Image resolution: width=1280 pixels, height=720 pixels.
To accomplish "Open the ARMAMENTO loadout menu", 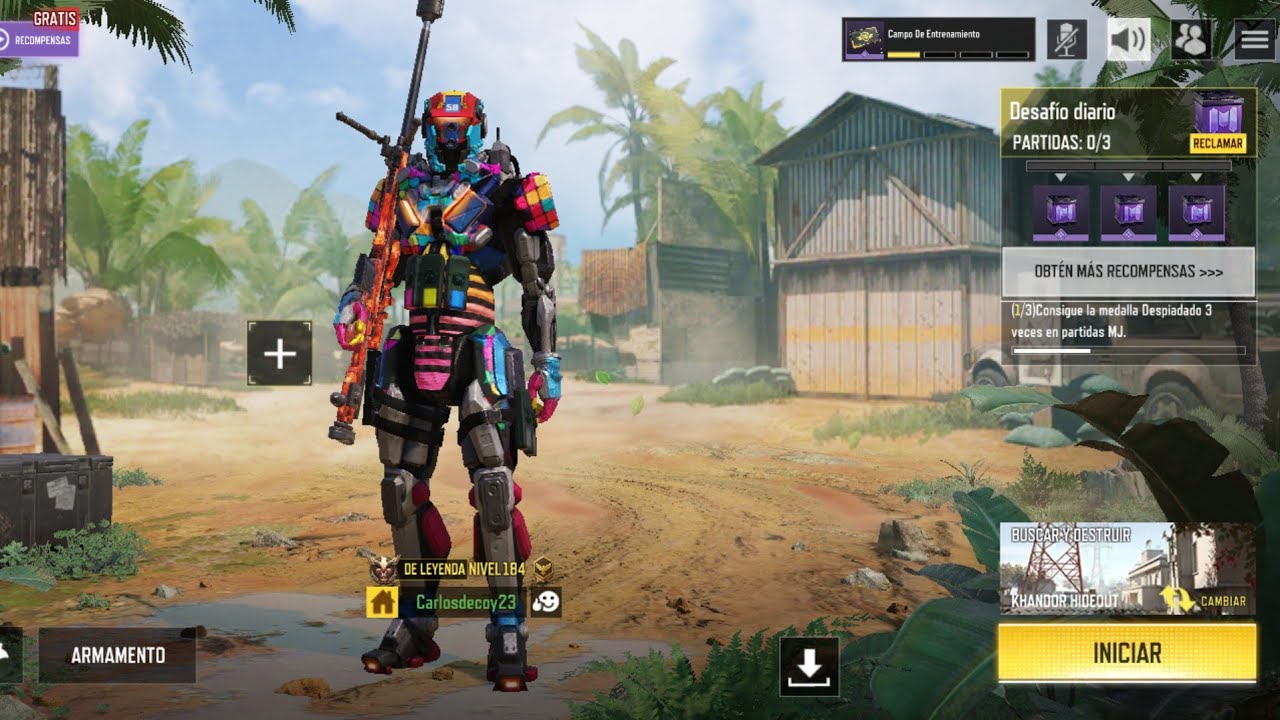I will tap(117, 656).
